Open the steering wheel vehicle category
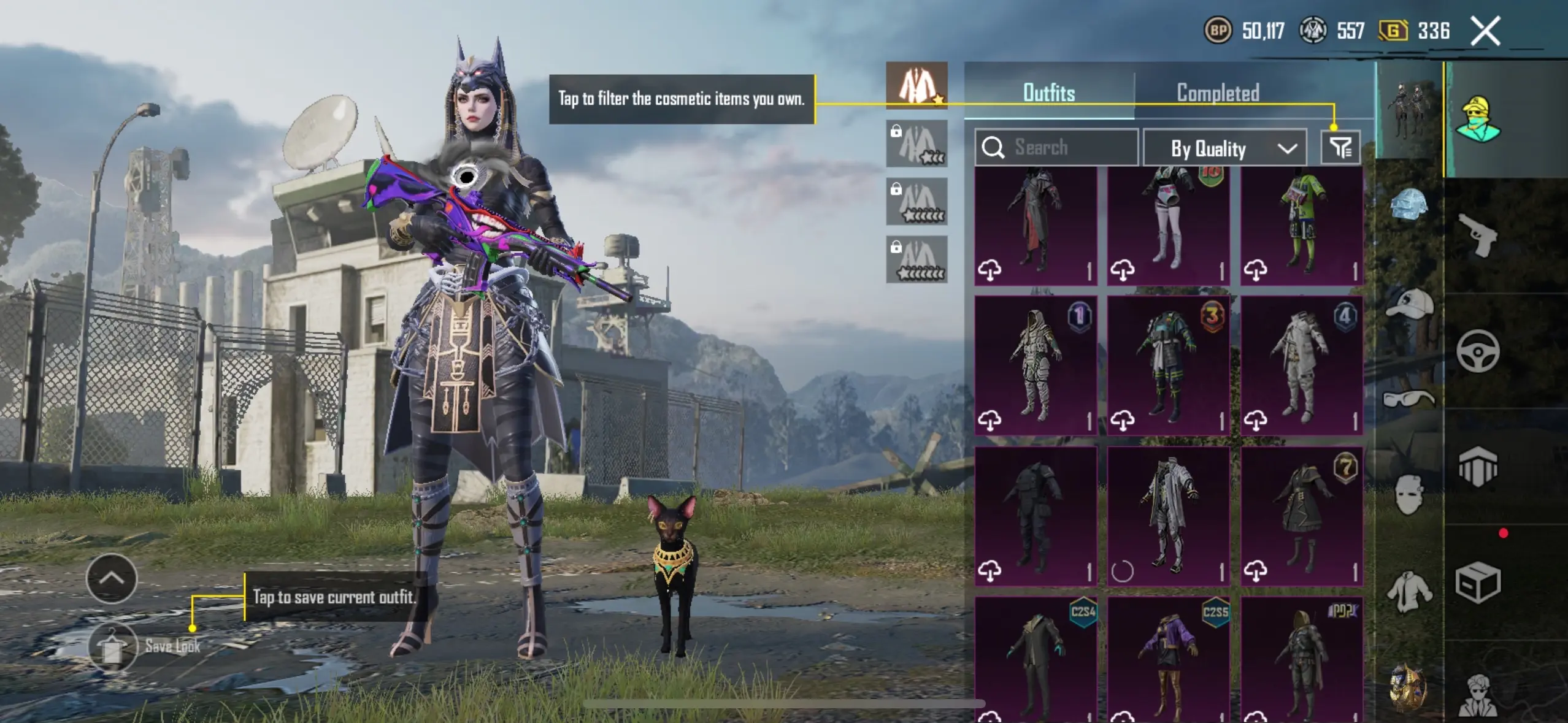 coord(1477,351)
